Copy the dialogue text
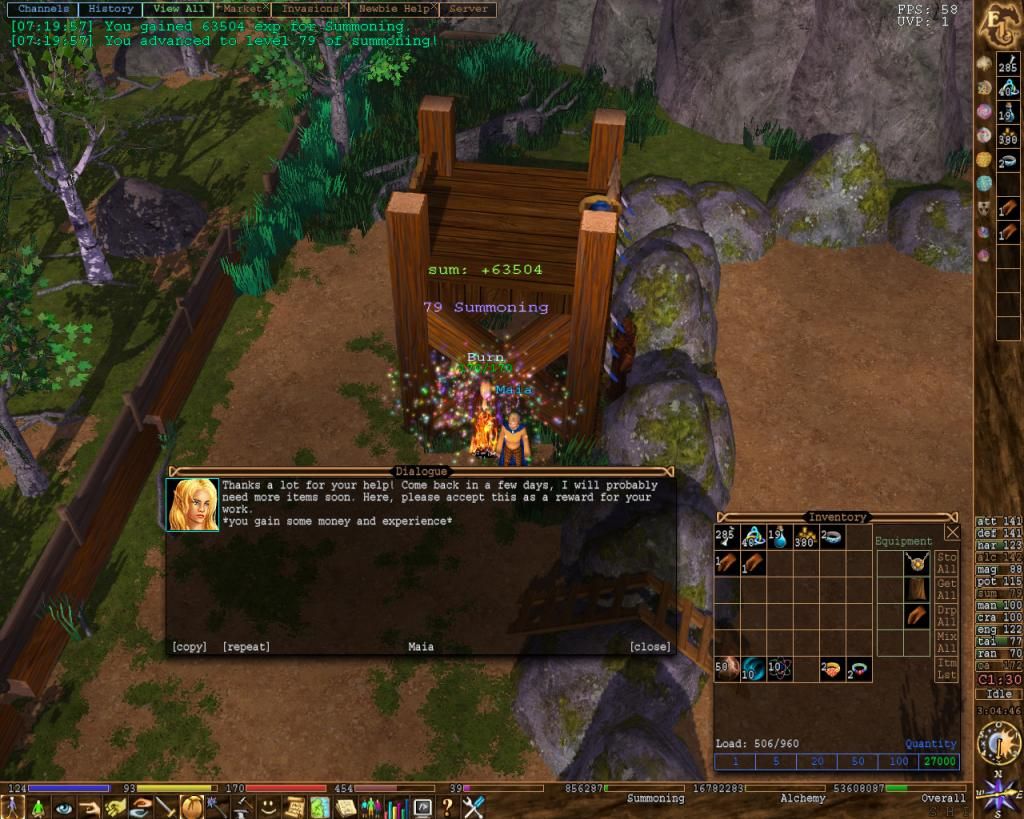 point(189,647)
